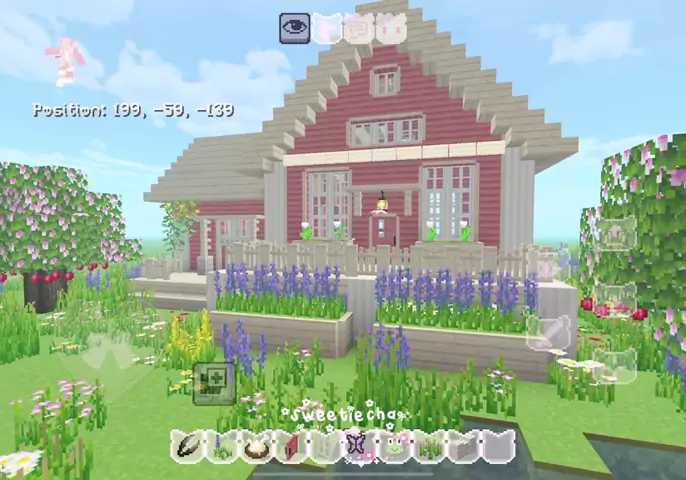The width and height of the screenshot is (686, 480).
Task: Open the cat-face pause menu button
Action: pos(390,29)
